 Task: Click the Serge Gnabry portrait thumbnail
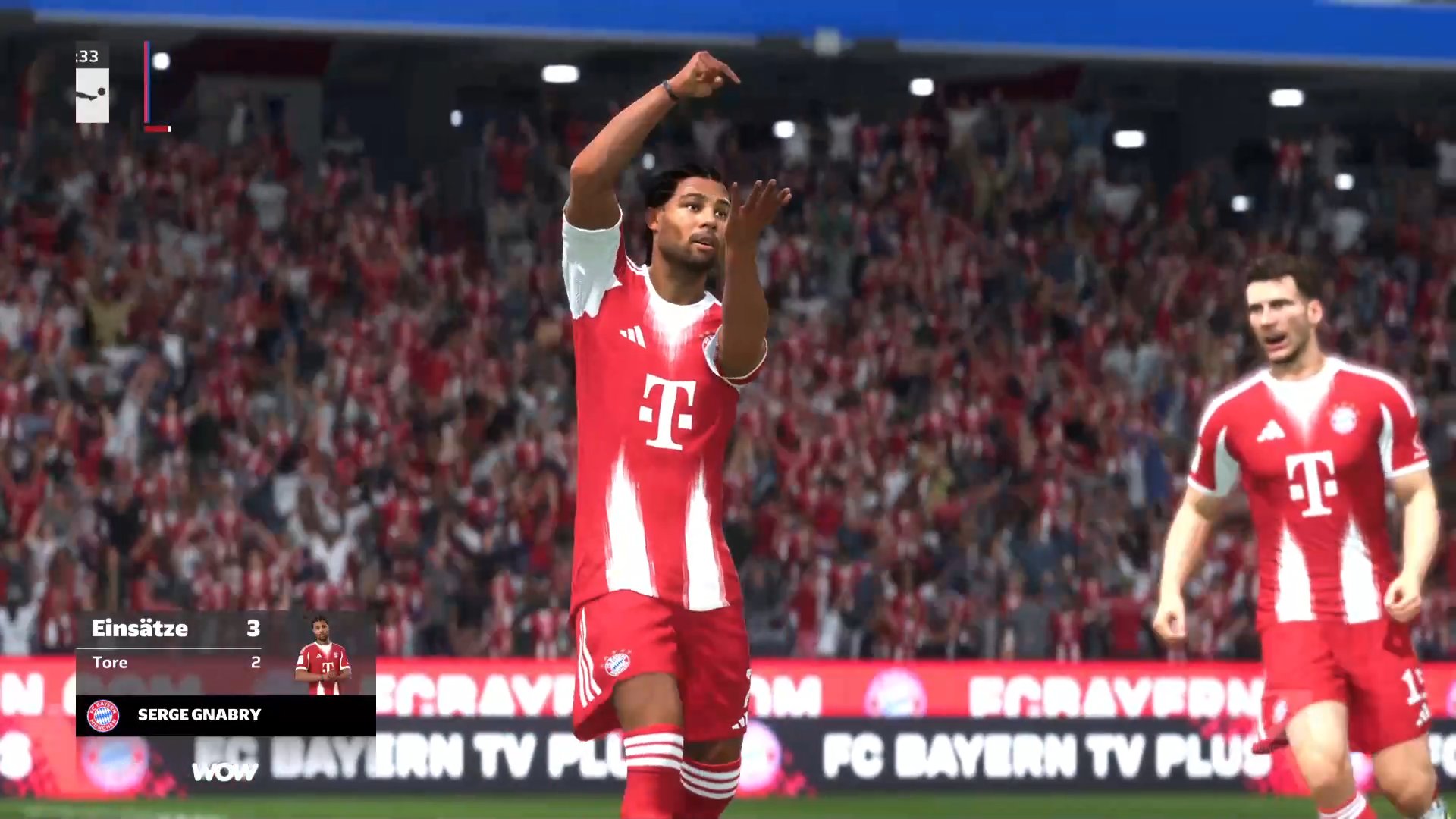(x=323, y=656)
